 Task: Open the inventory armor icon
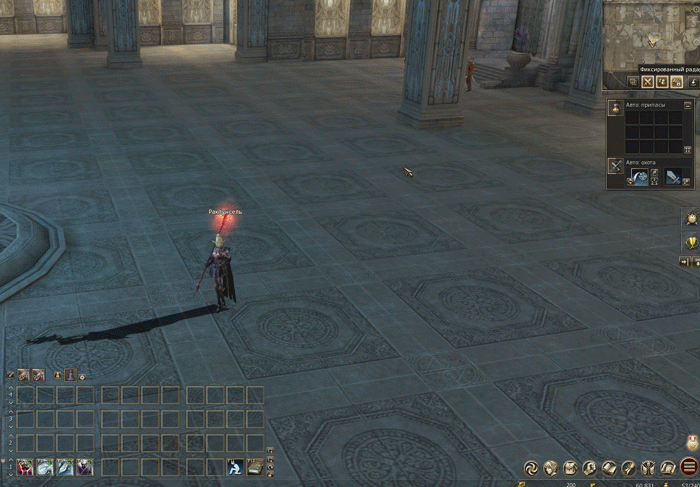point(570,467)
